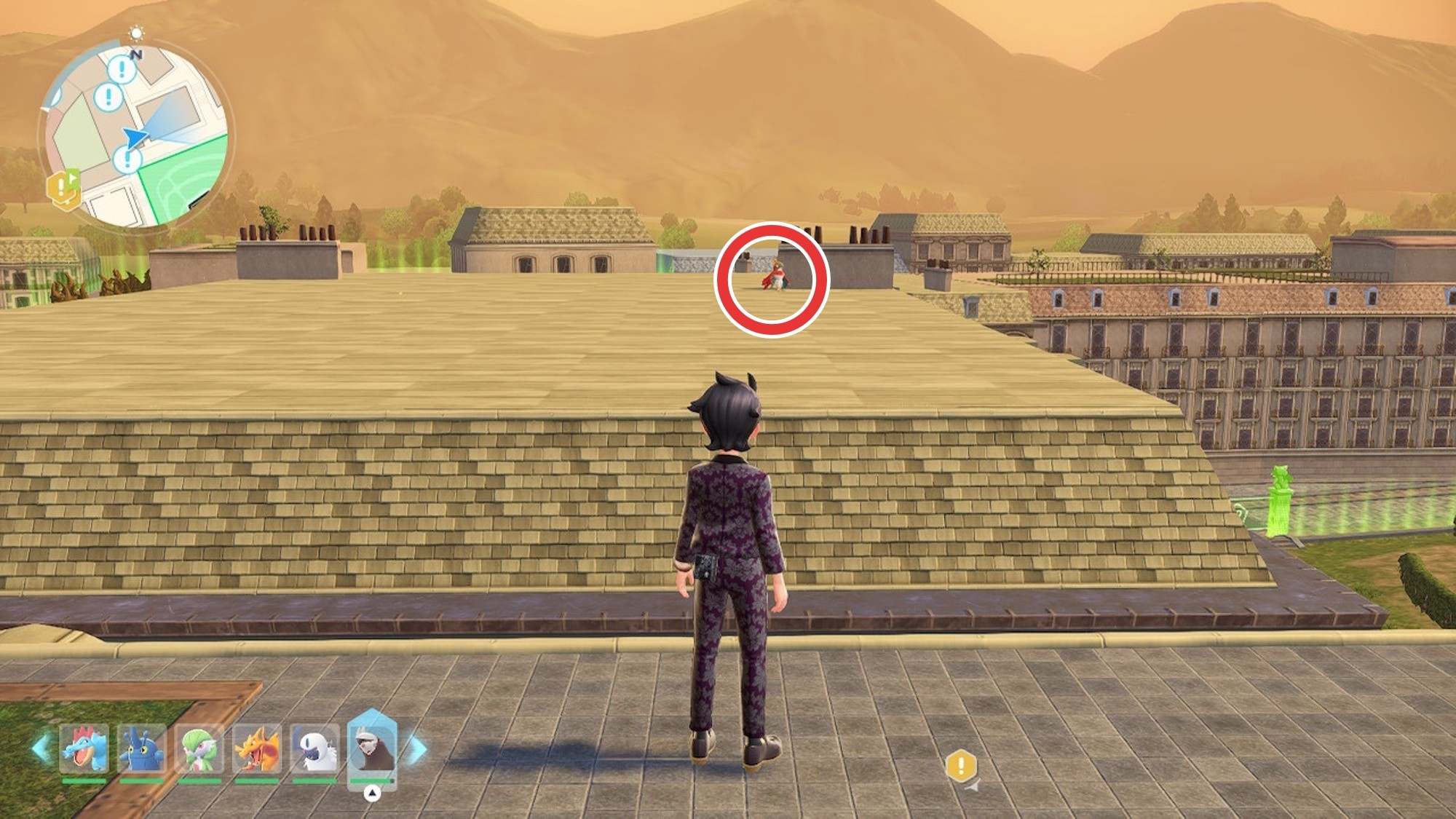
Task: Select the yellow quest waypoint with pointer arrow
Action: pyautogui.click(x=961, y=767)
